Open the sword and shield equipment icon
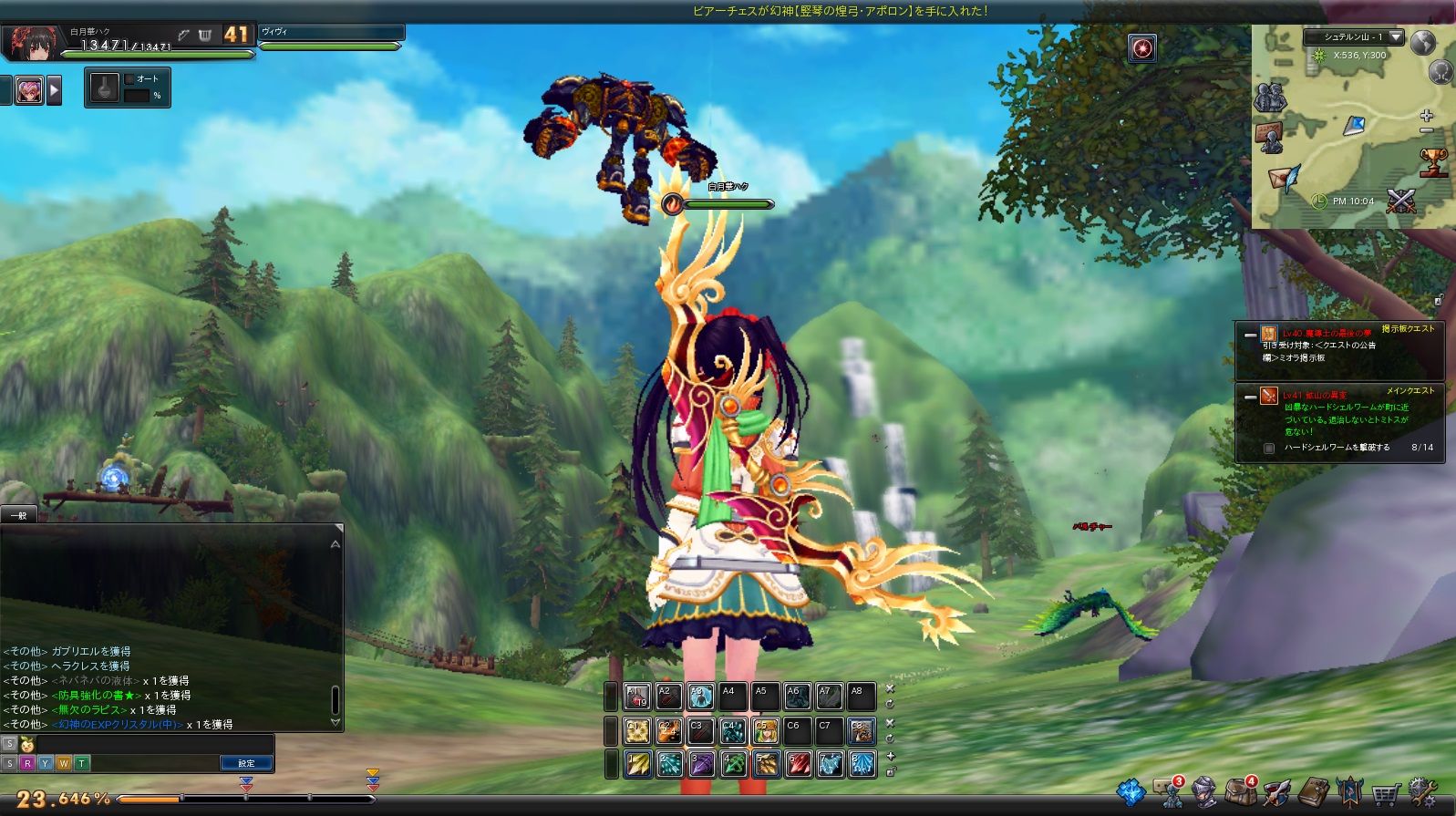Screen dimensions: 1456x816 pyautogui.click(x=1276, y=792)
